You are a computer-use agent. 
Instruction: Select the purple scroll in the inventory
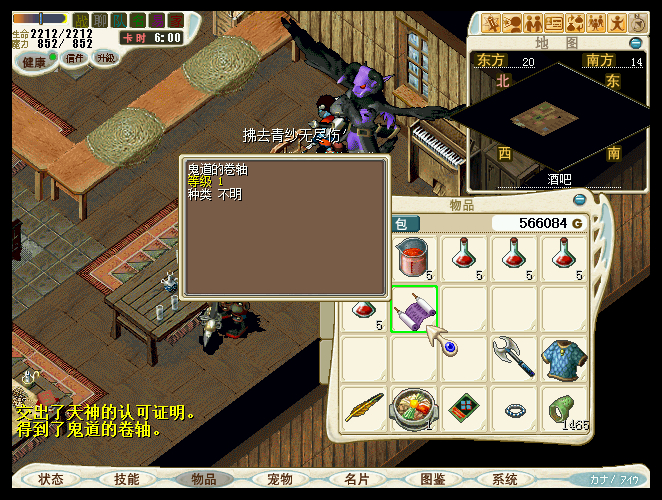click(413, 310)
